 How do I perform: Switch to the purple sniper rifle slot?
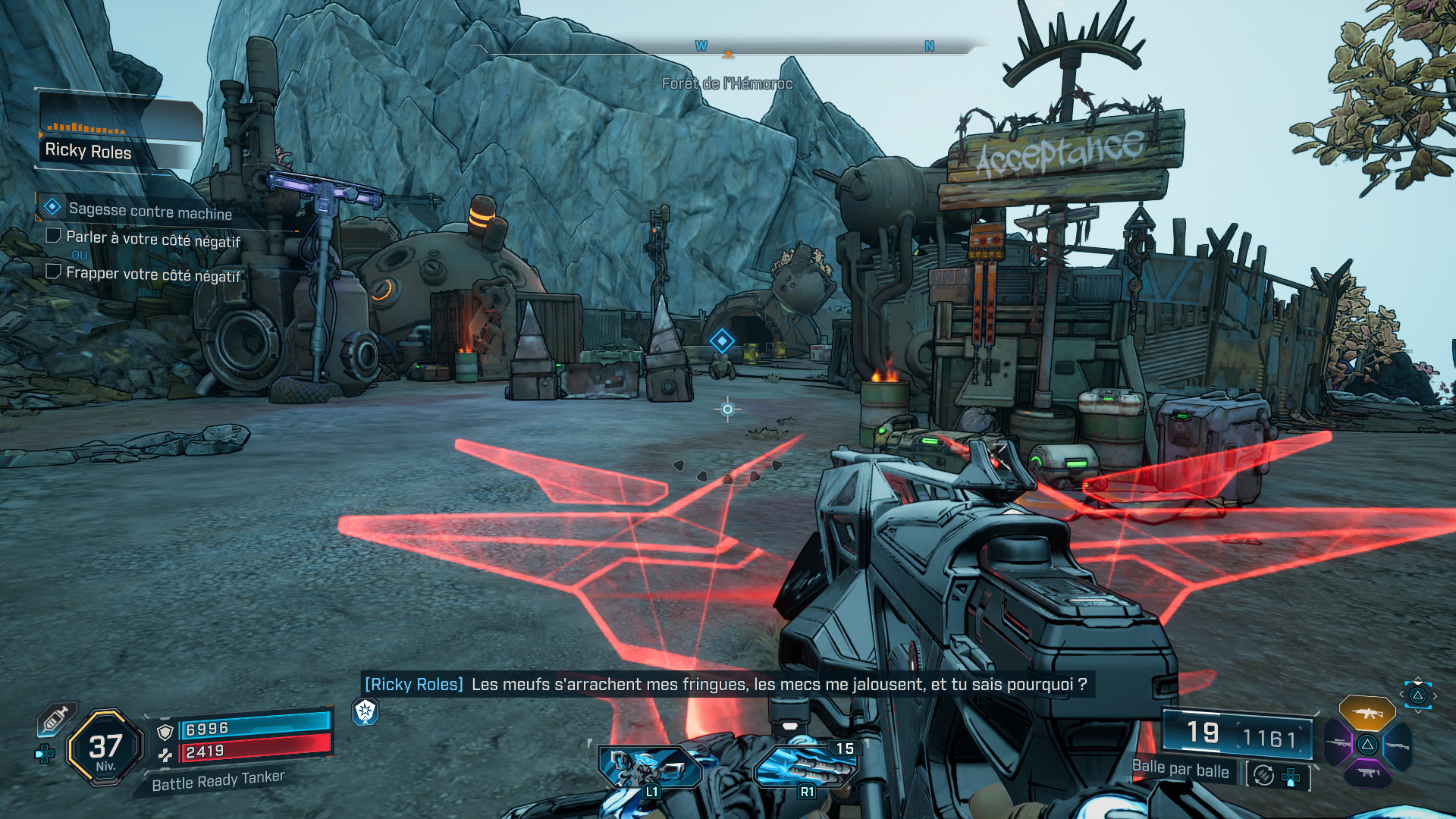[x=1338, y=744]
